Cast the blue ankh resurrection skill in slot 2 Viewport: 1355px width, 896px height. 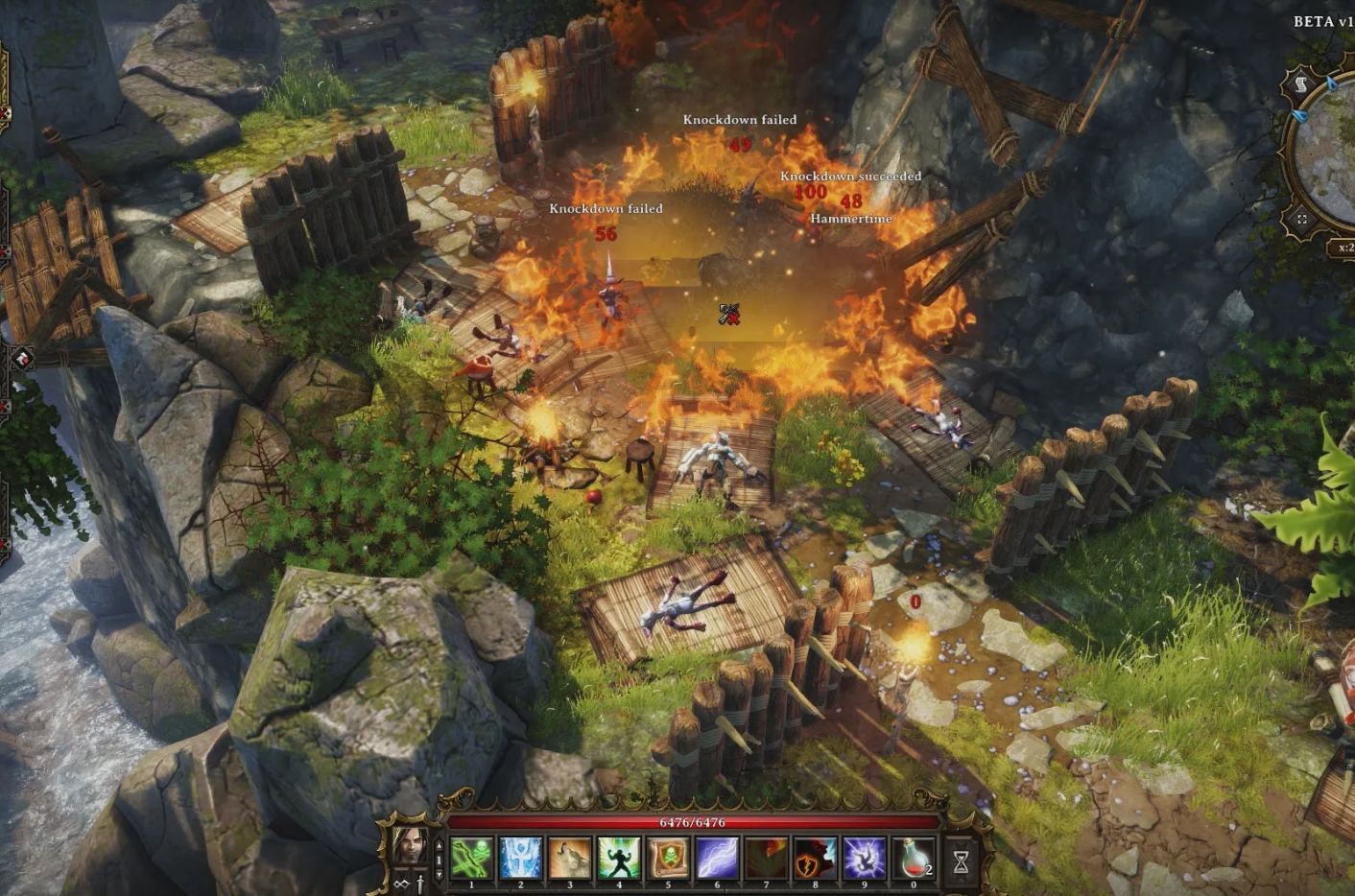[x=519, y=858]
